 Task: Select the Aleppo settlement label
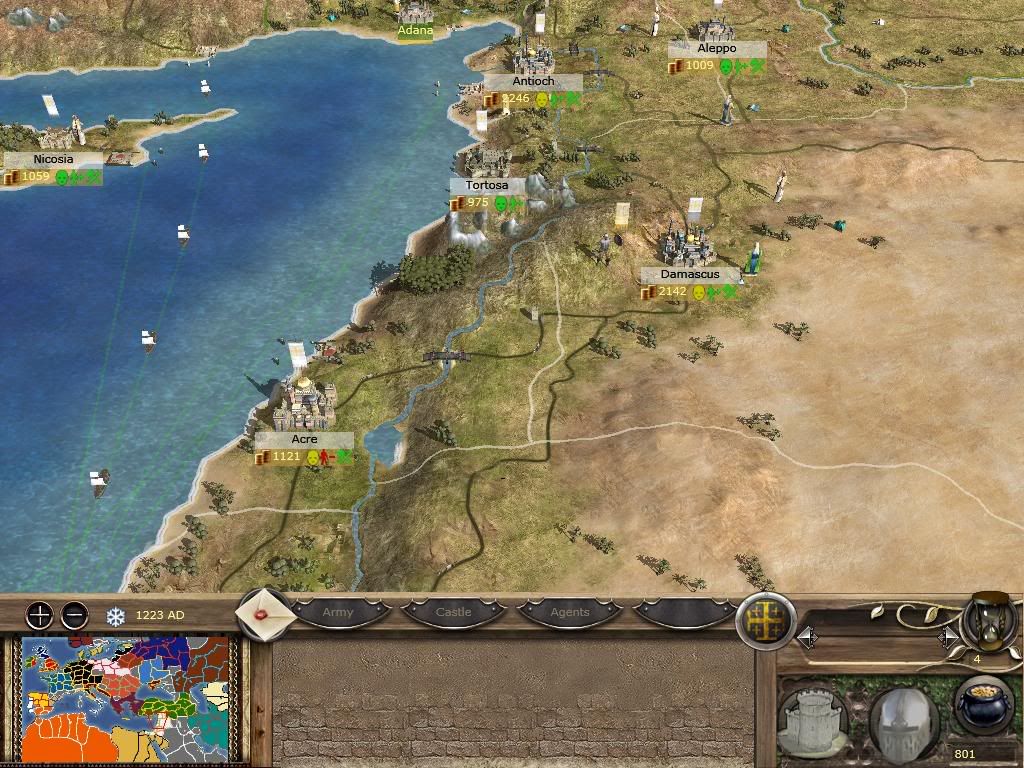tap(717, 49)
